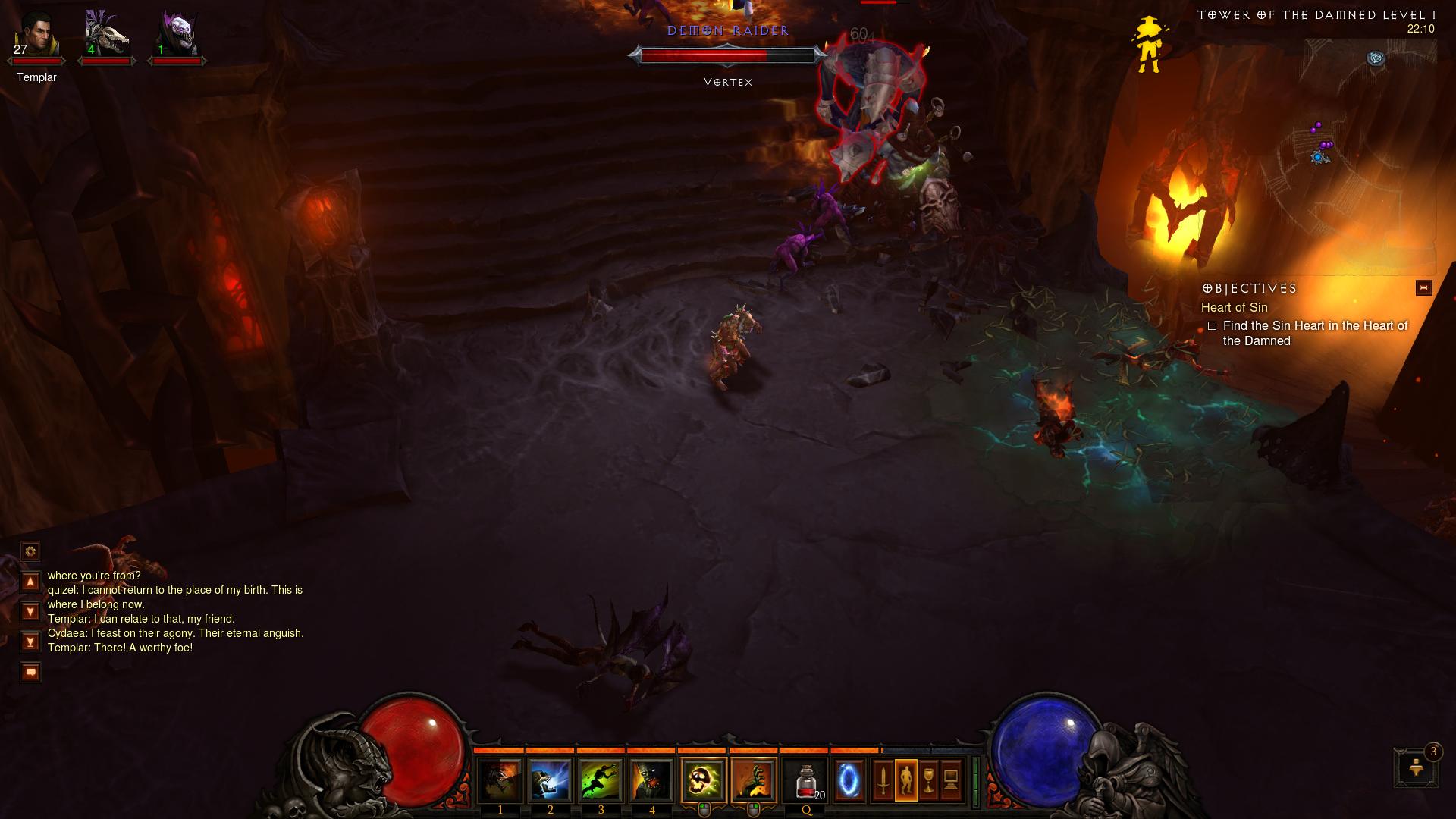Click the chat scroll-down arrow button
The height and width of the screenshot is (819, 1456).
pos(30,611)
